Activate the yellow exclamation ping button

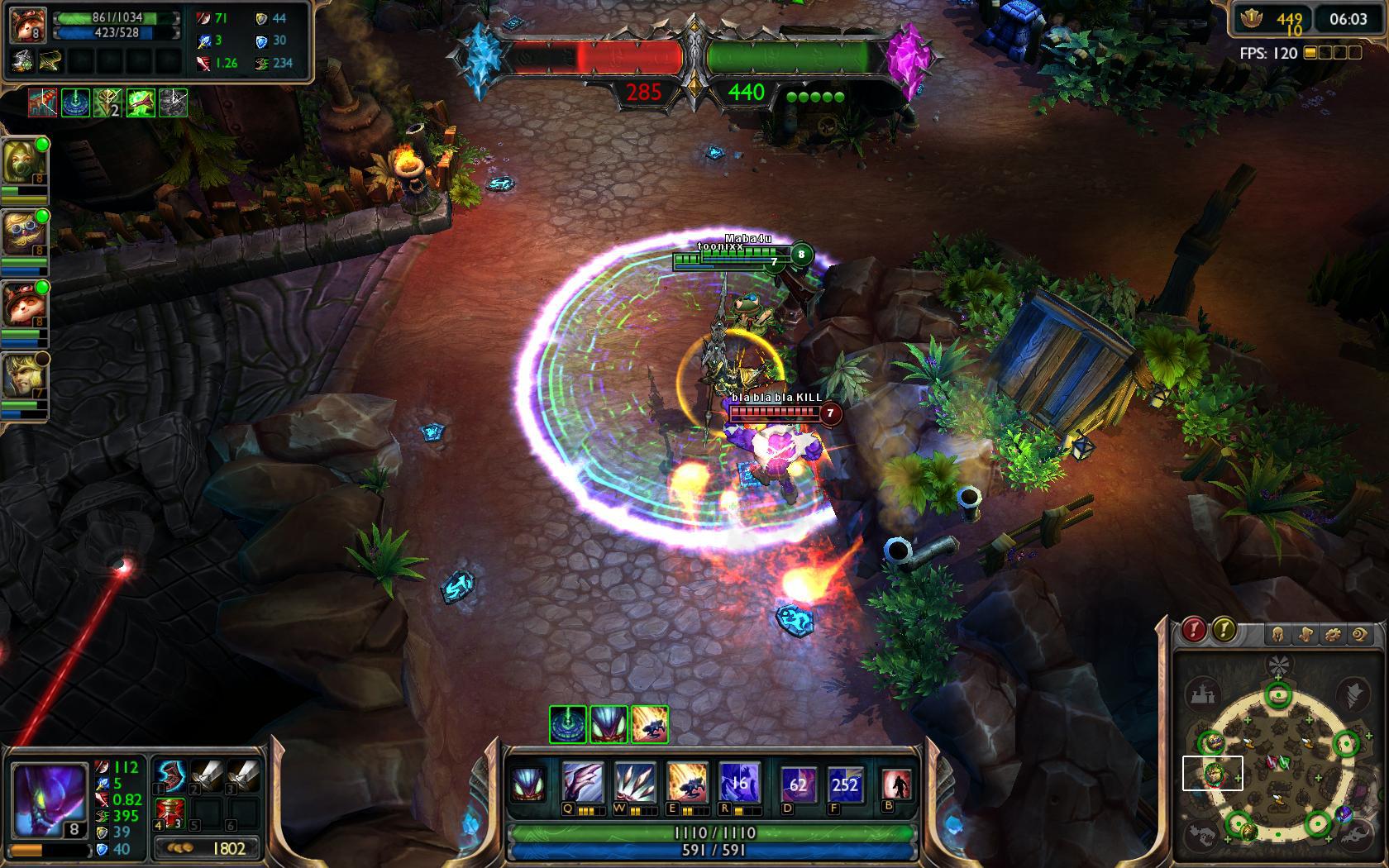click(1224, 631)
